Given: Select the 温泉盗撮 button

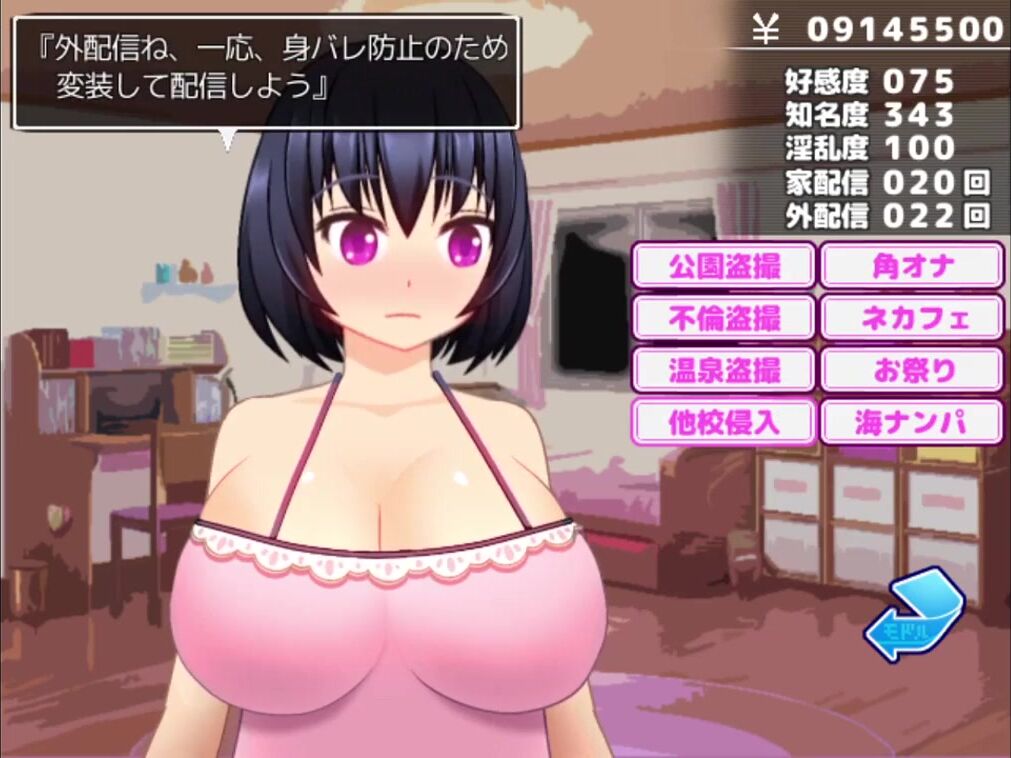Looking at the screenshot, I should tap(724, 370).
